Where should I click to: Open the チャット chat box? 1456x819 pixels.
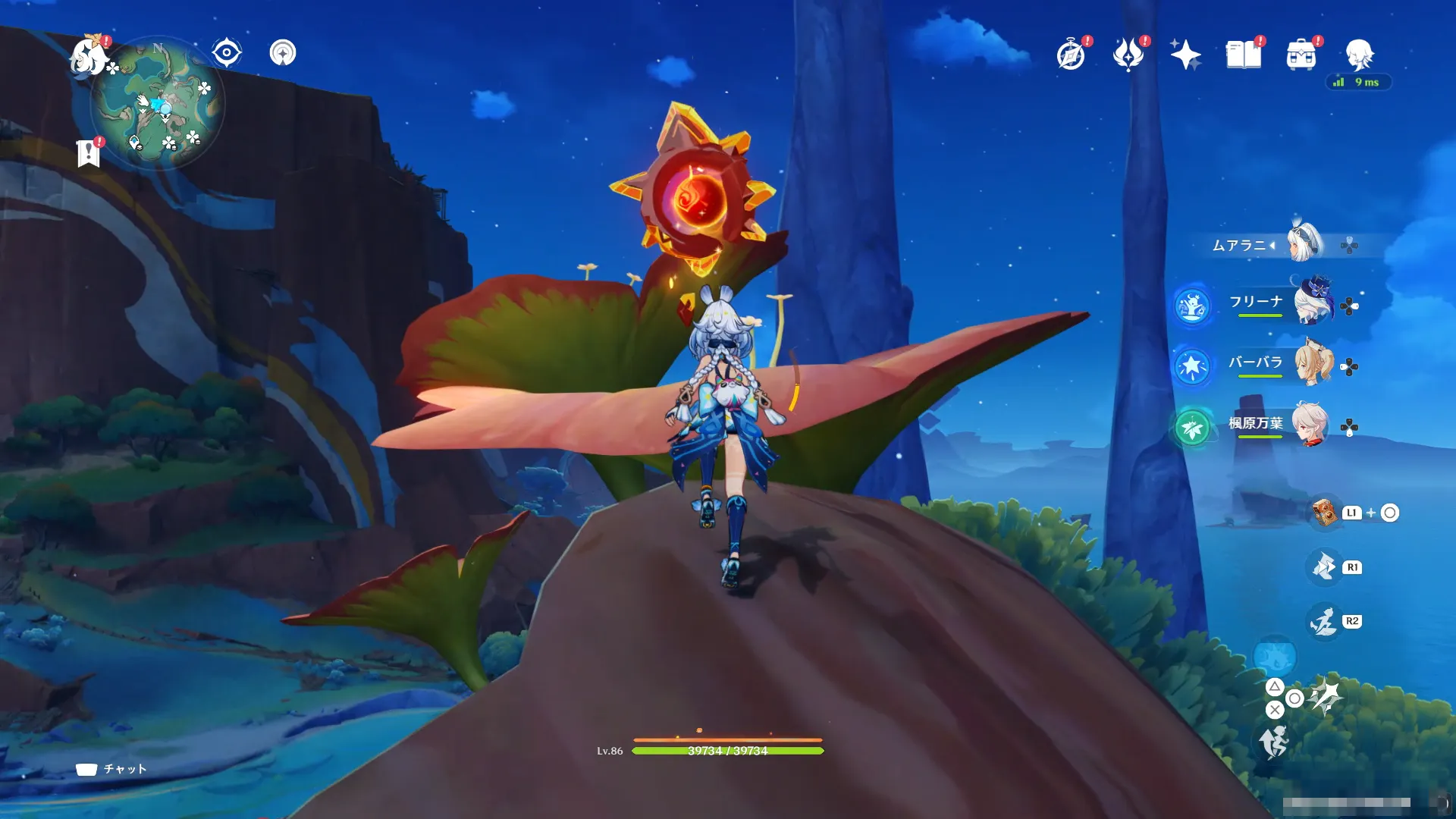(111, 769)
